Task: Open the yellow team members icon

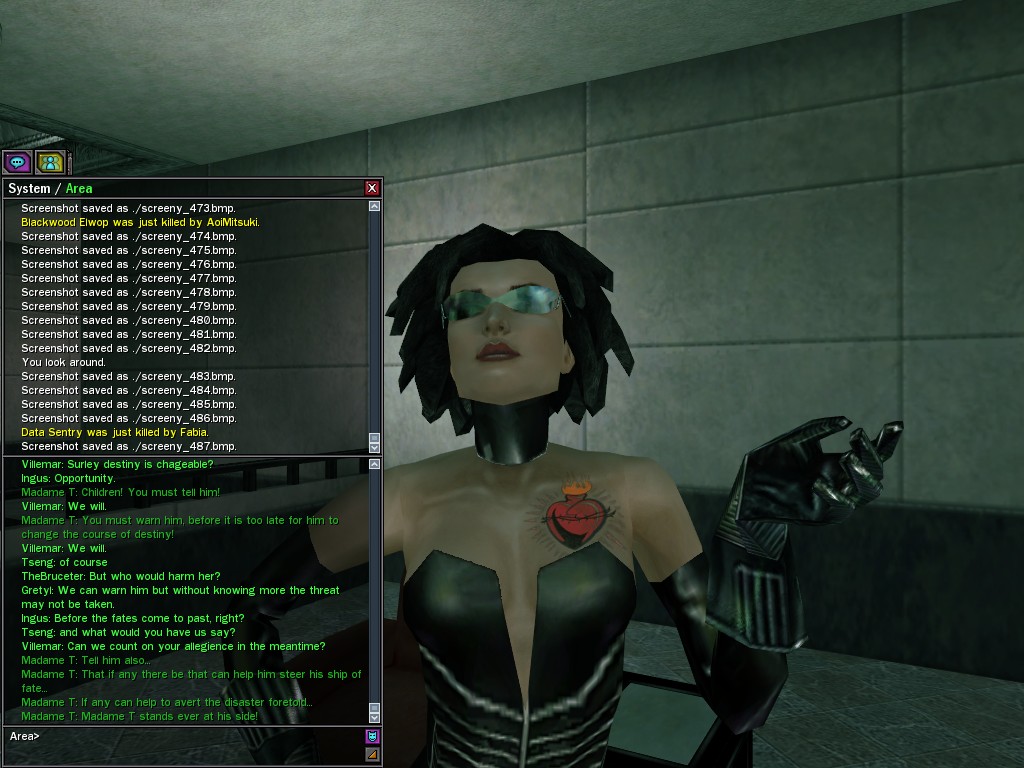Action: (x=50, y=162)
